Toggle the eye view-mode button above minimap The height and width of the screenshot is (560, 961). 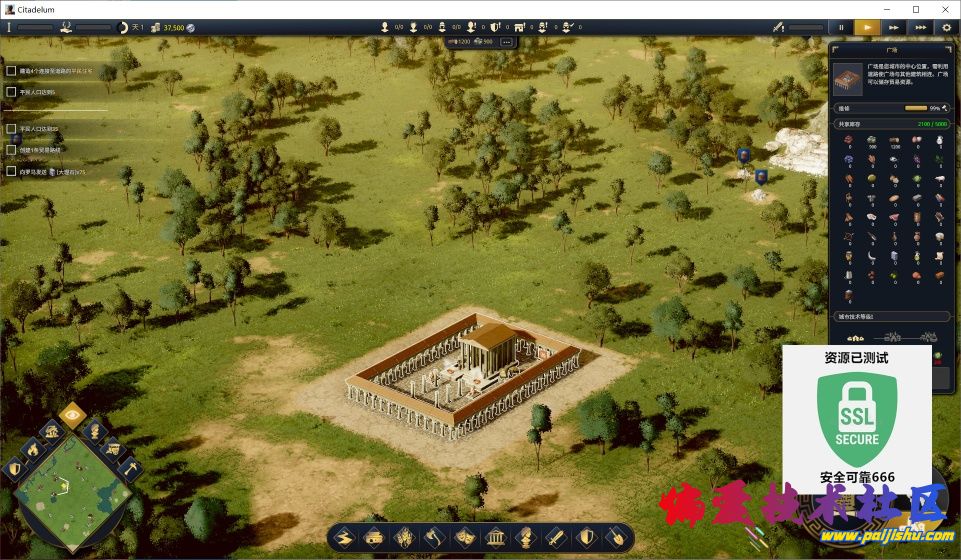[x=71, y=413]
